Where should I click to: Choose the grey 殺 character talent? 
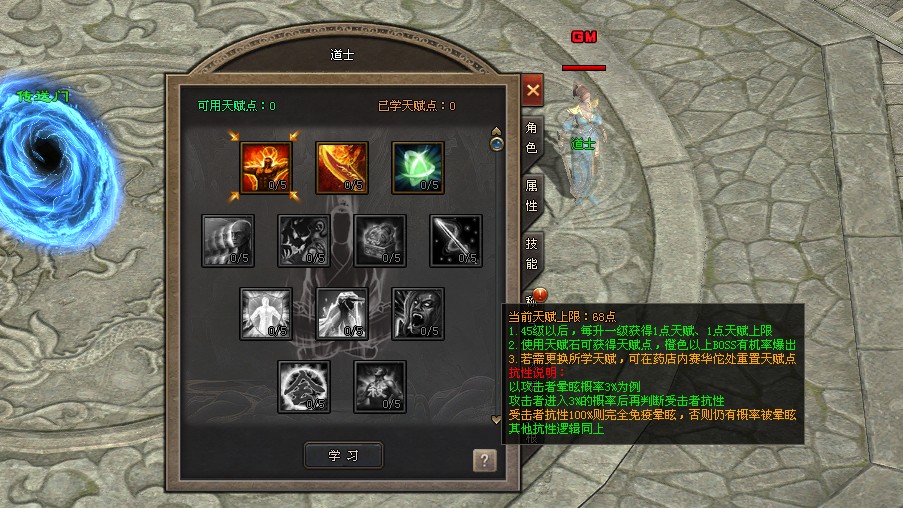coord(380,386)
